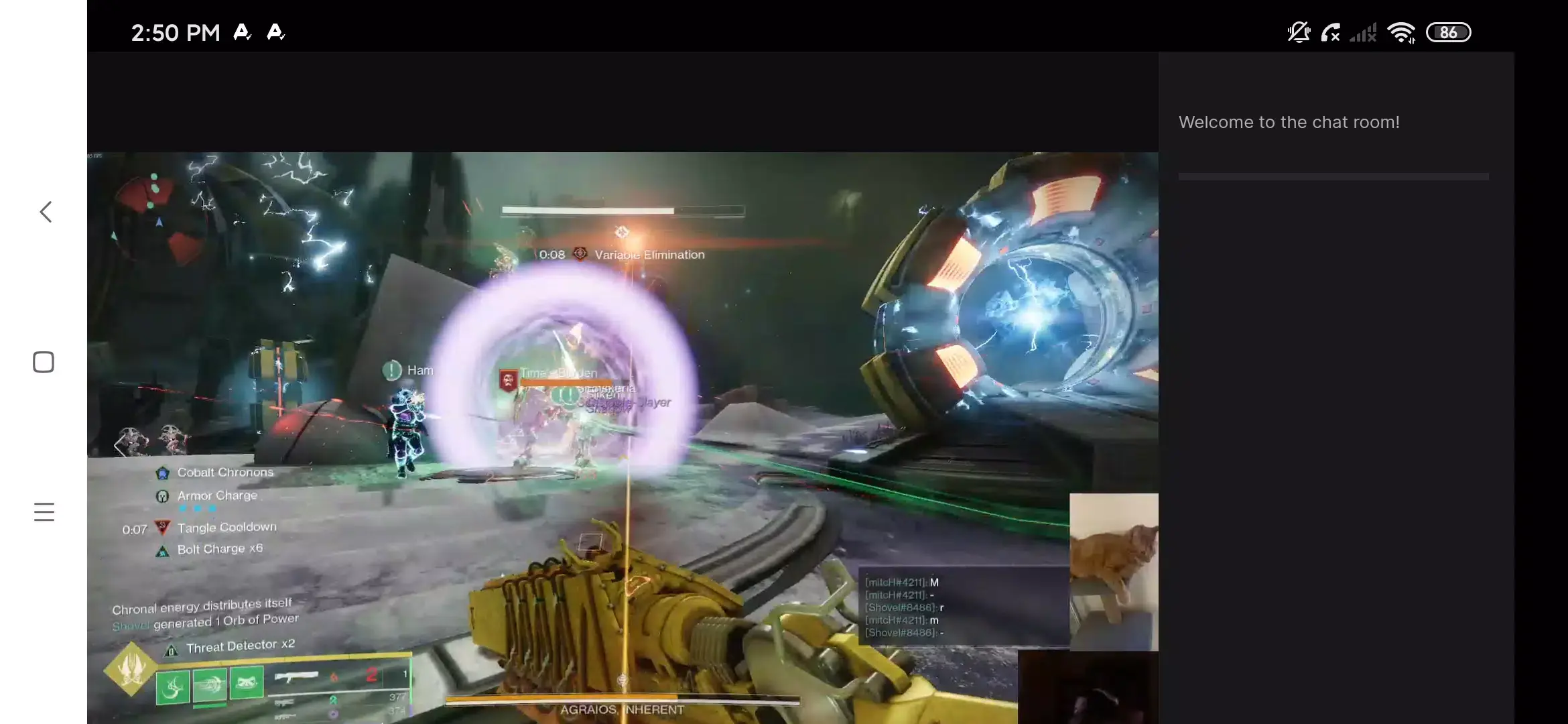
Task: Select the Armor Charge icon in the HUD
Action: (162, 495)
